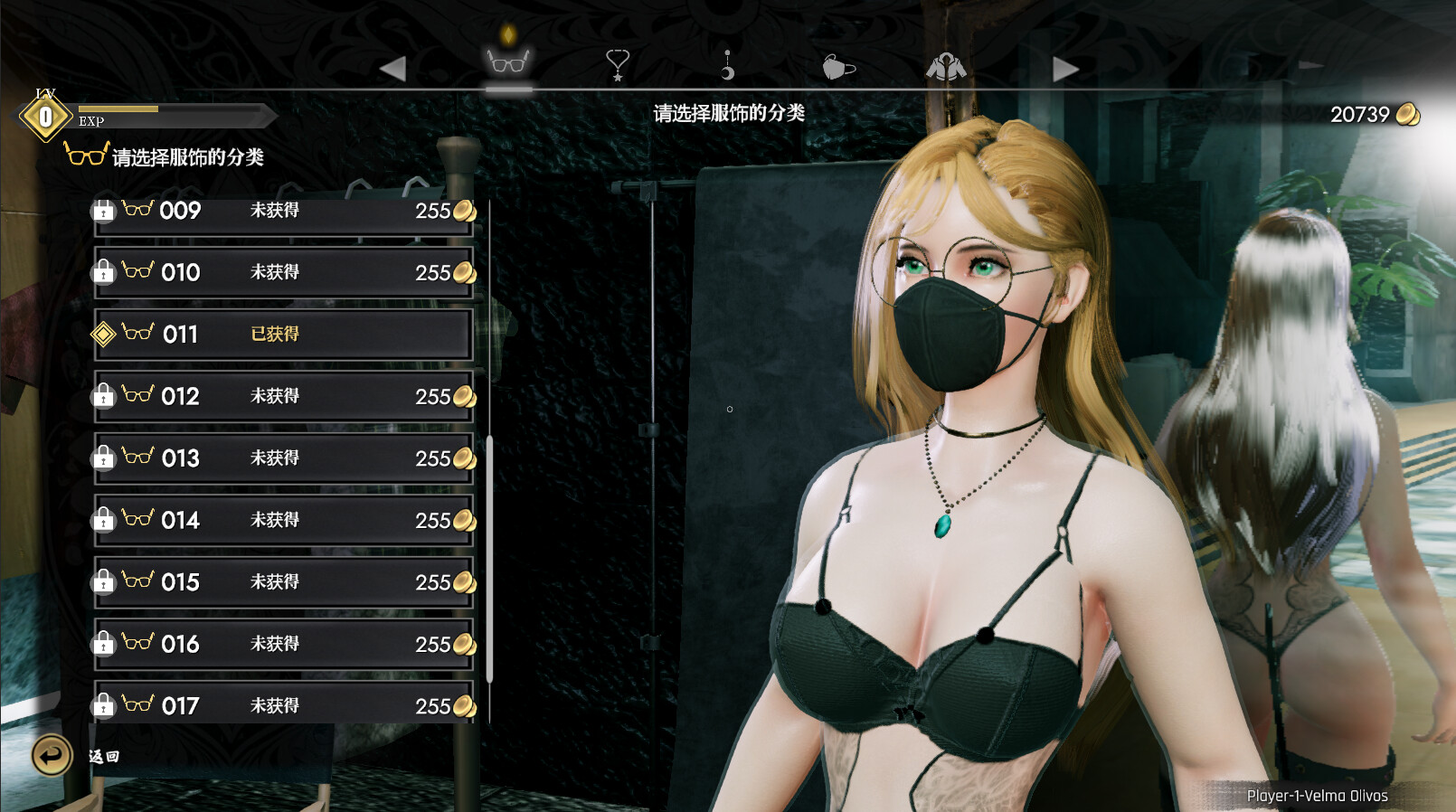Select the eyeglasses category icon at top

507,65
